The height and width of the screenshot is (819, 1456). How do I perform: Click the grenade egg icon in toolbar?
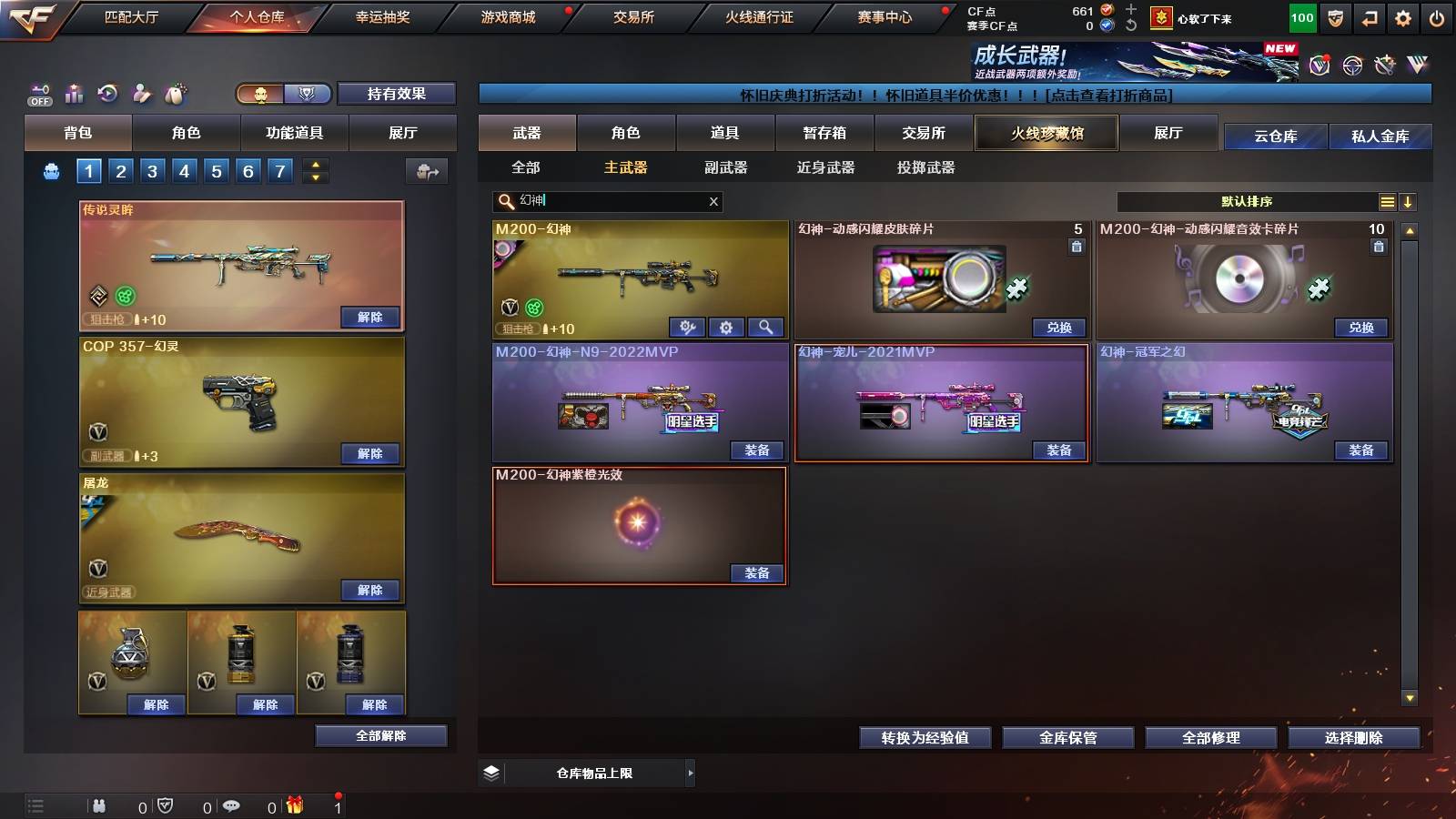[x=175, y=94]
